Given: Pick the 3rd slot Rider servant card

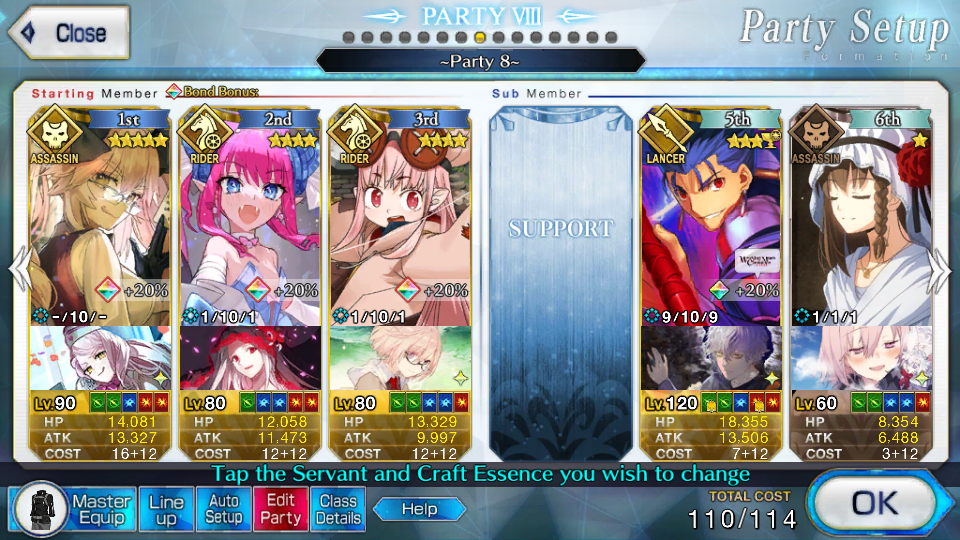Looking at the screenshot, I should click(399, 220).
